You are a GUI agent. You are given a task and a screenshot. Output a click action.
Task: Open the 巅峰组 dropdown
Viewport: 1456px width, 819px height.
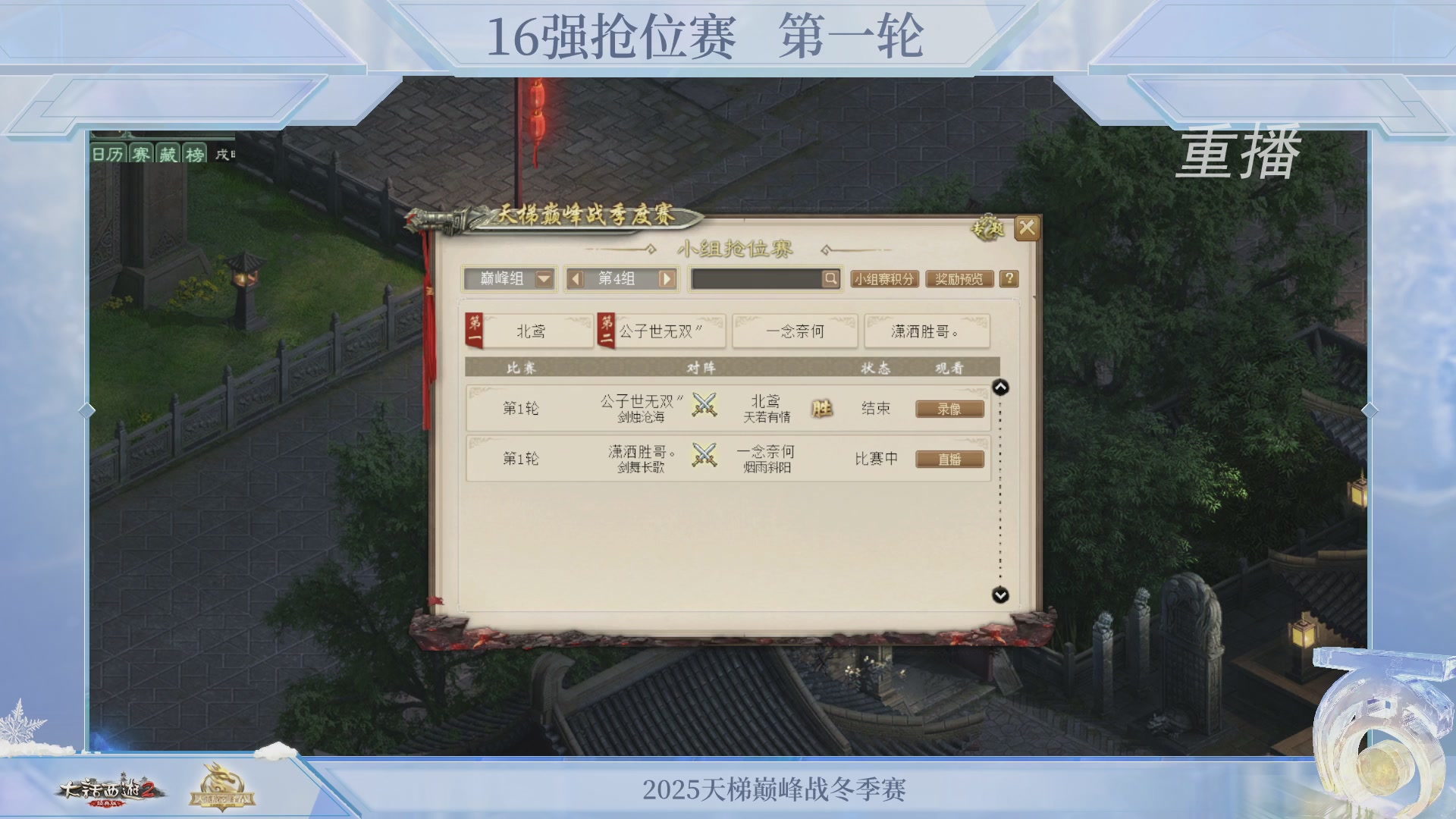click(x=511, y=279)
